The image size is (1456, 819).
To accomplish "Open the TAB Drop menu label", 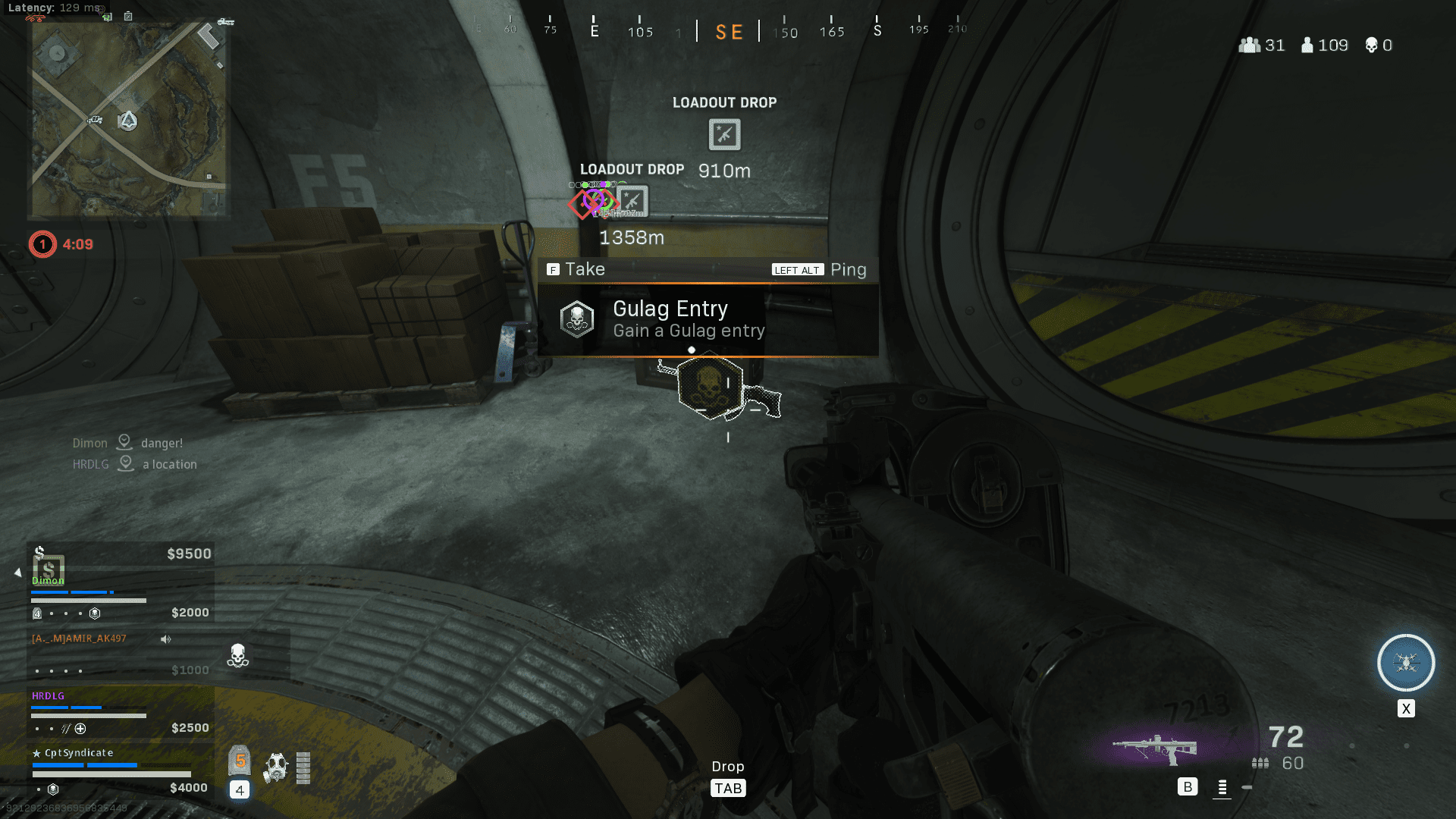I will (727, 788).
